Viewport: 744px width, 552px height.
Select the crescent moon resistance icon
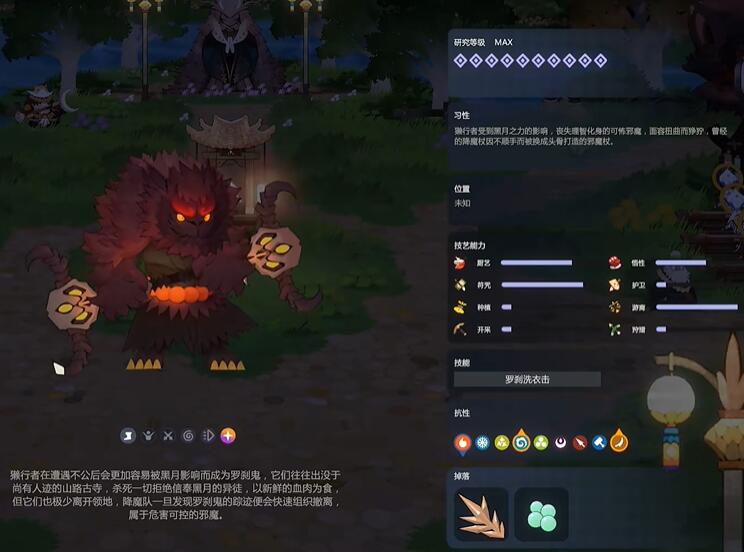tap(561, 442)
